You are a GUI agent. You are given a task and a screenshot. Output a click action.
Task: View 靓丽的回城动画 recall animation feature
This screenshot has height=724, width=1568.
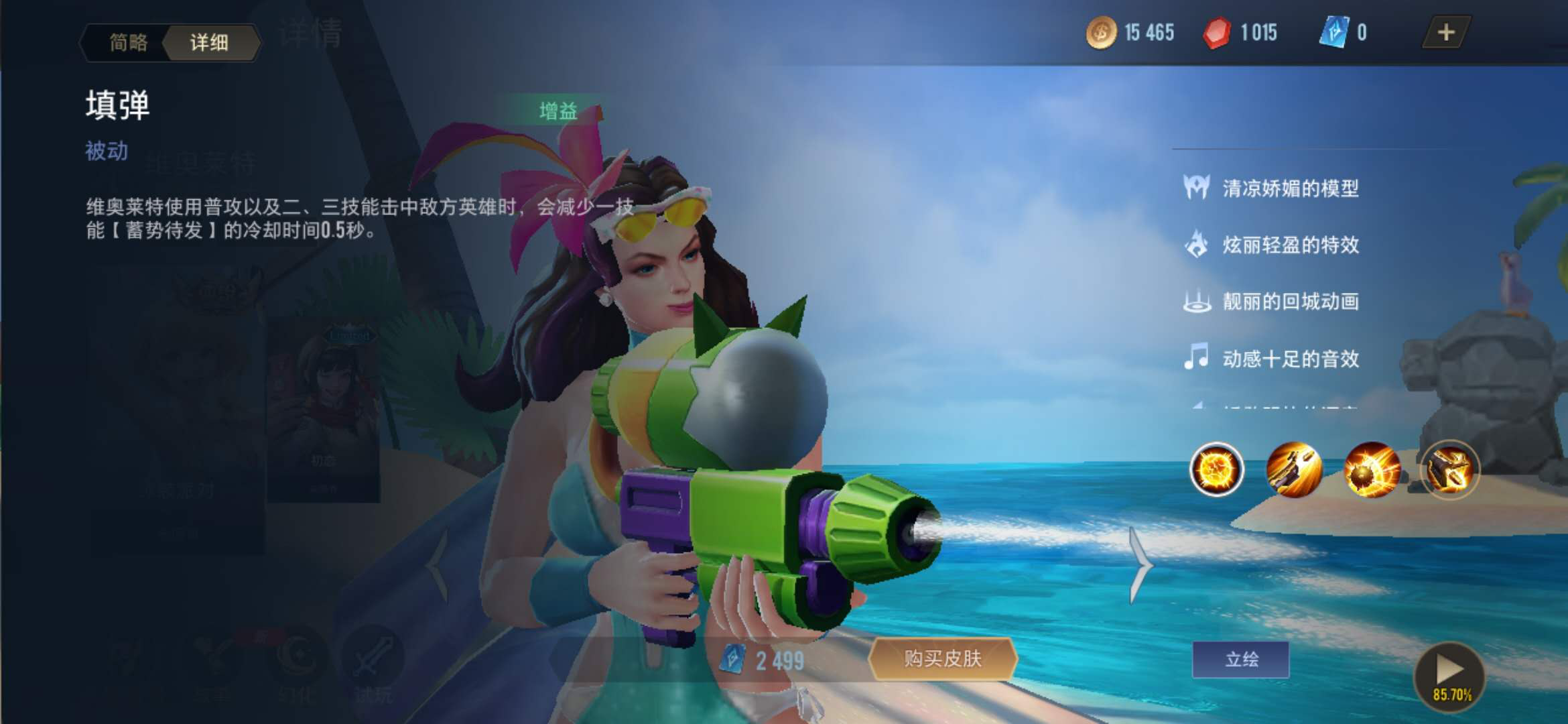tap(1290, 302)
